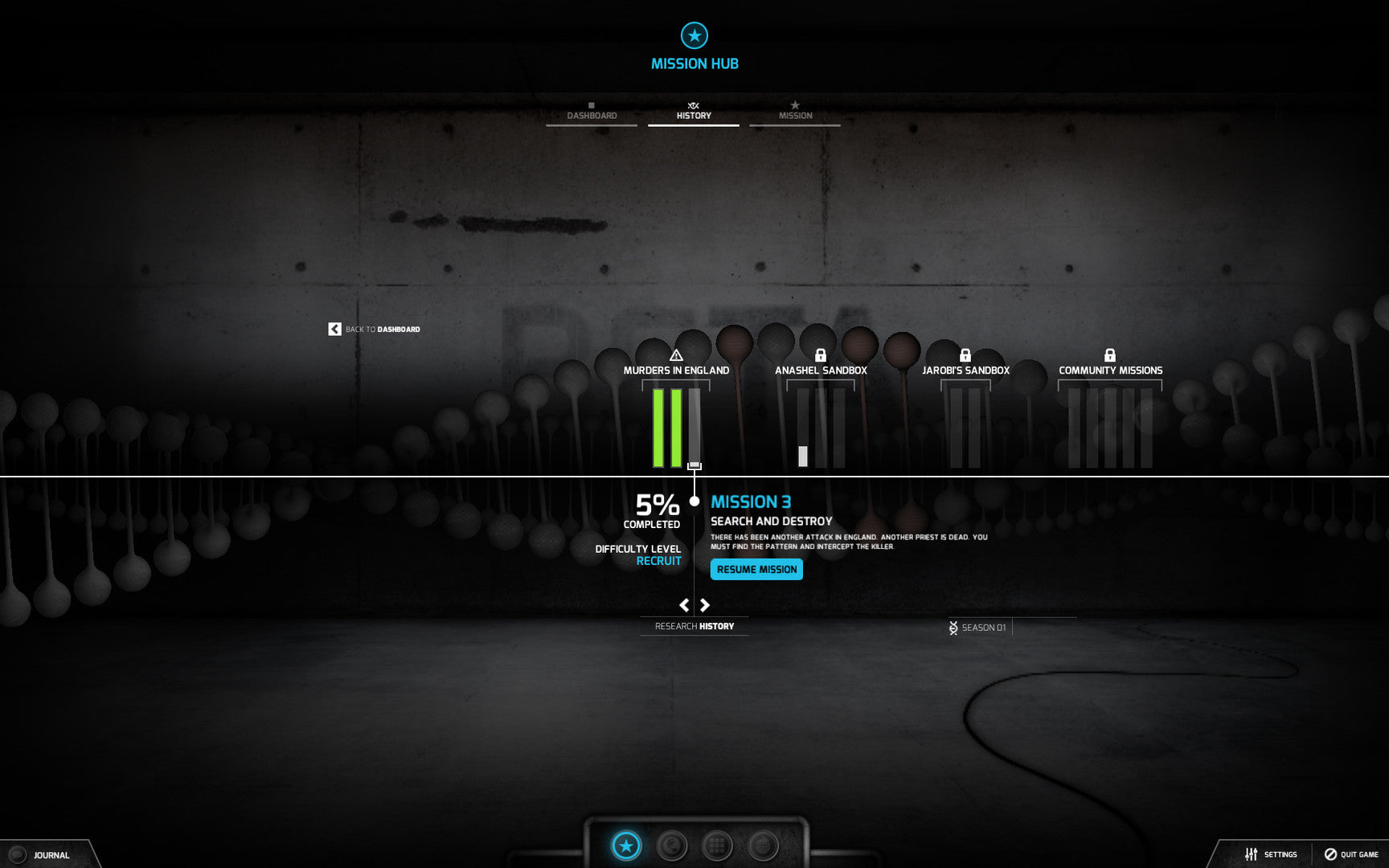Show previous mission with left arrow
Screen dimensions: 1389x868
point(684,605)
